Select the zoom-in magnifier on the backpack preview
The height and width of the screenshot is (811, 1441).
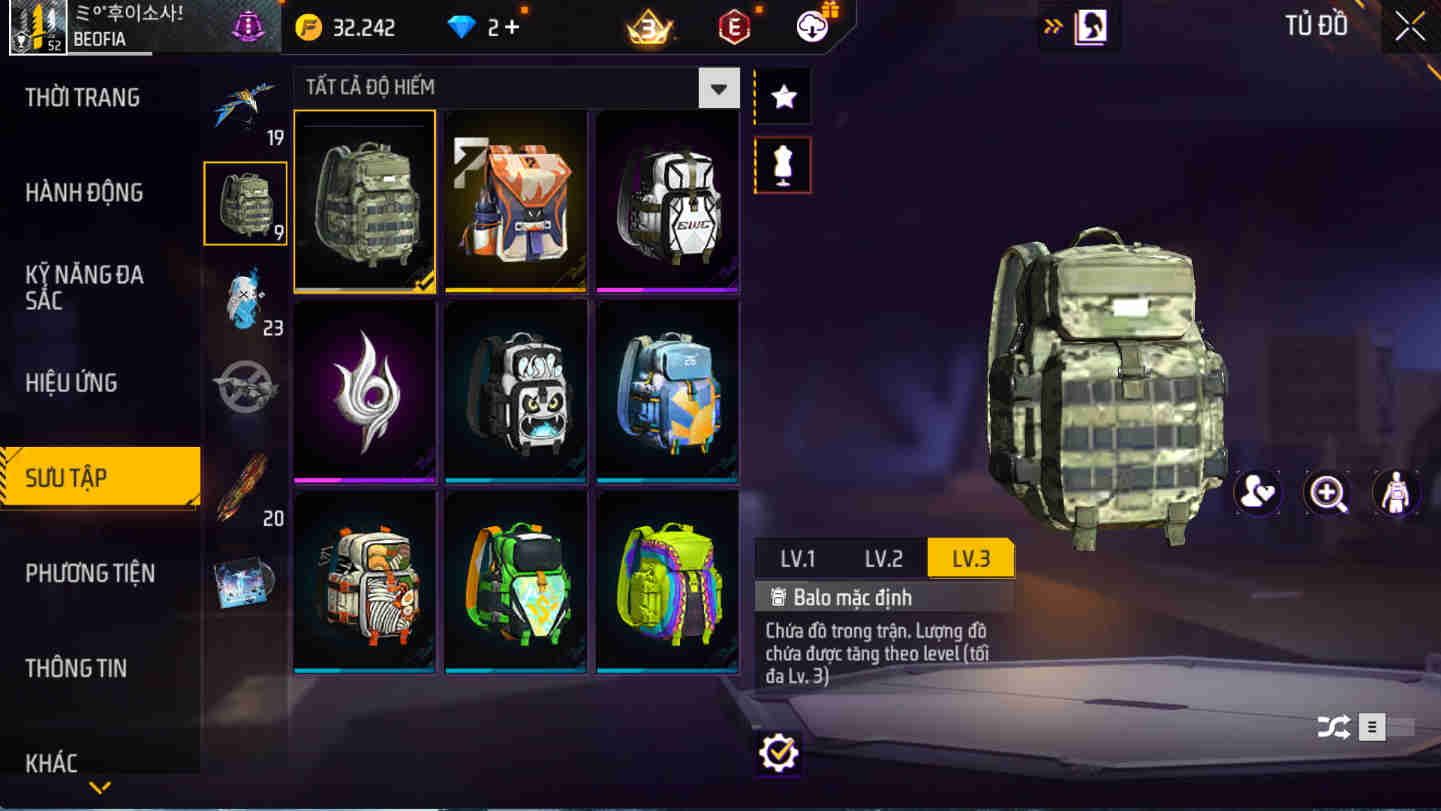click(x=1328, y=492)
